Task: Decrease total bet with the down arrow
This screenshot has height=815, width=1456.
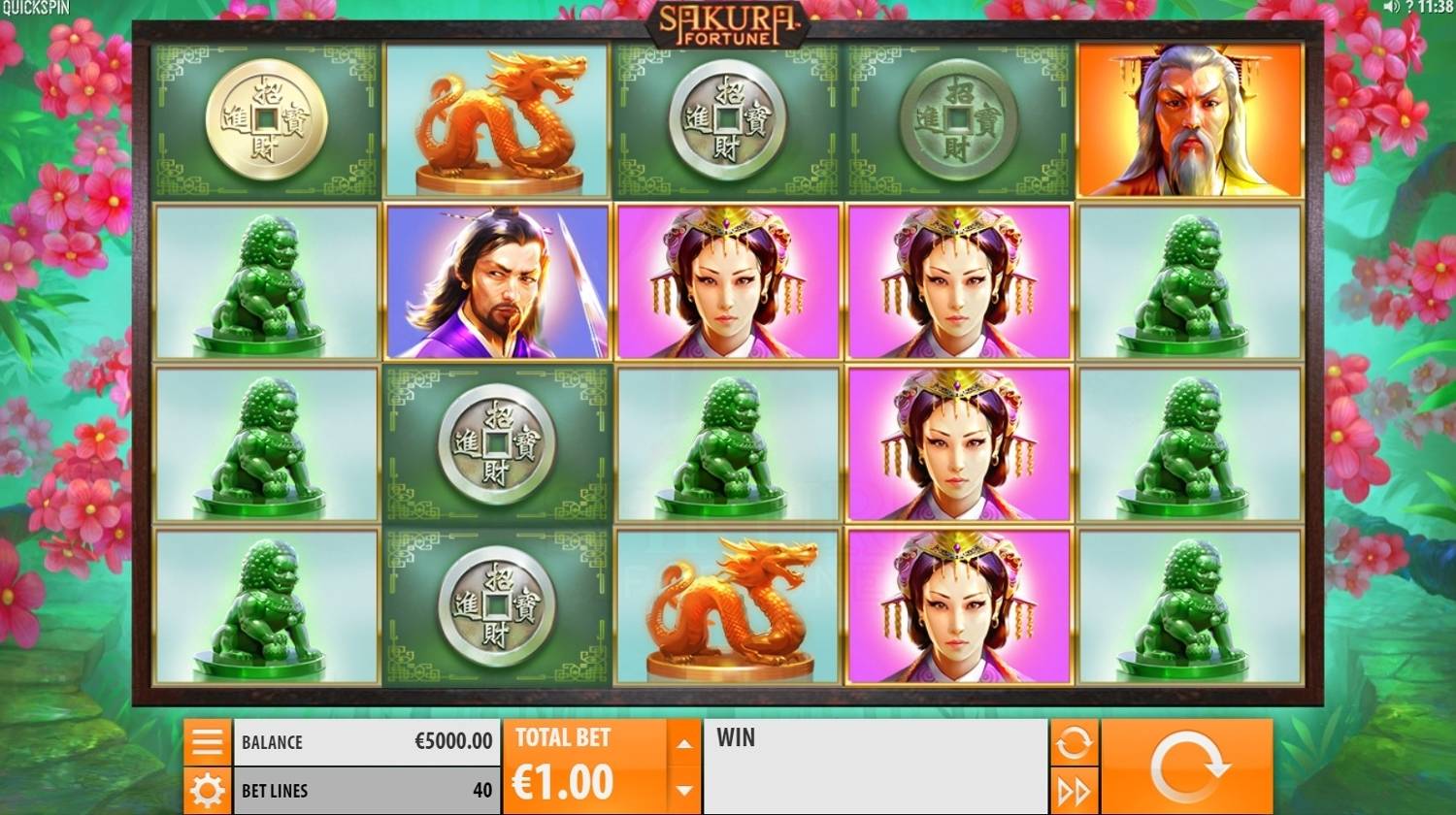Action: (x=684, y=791)
